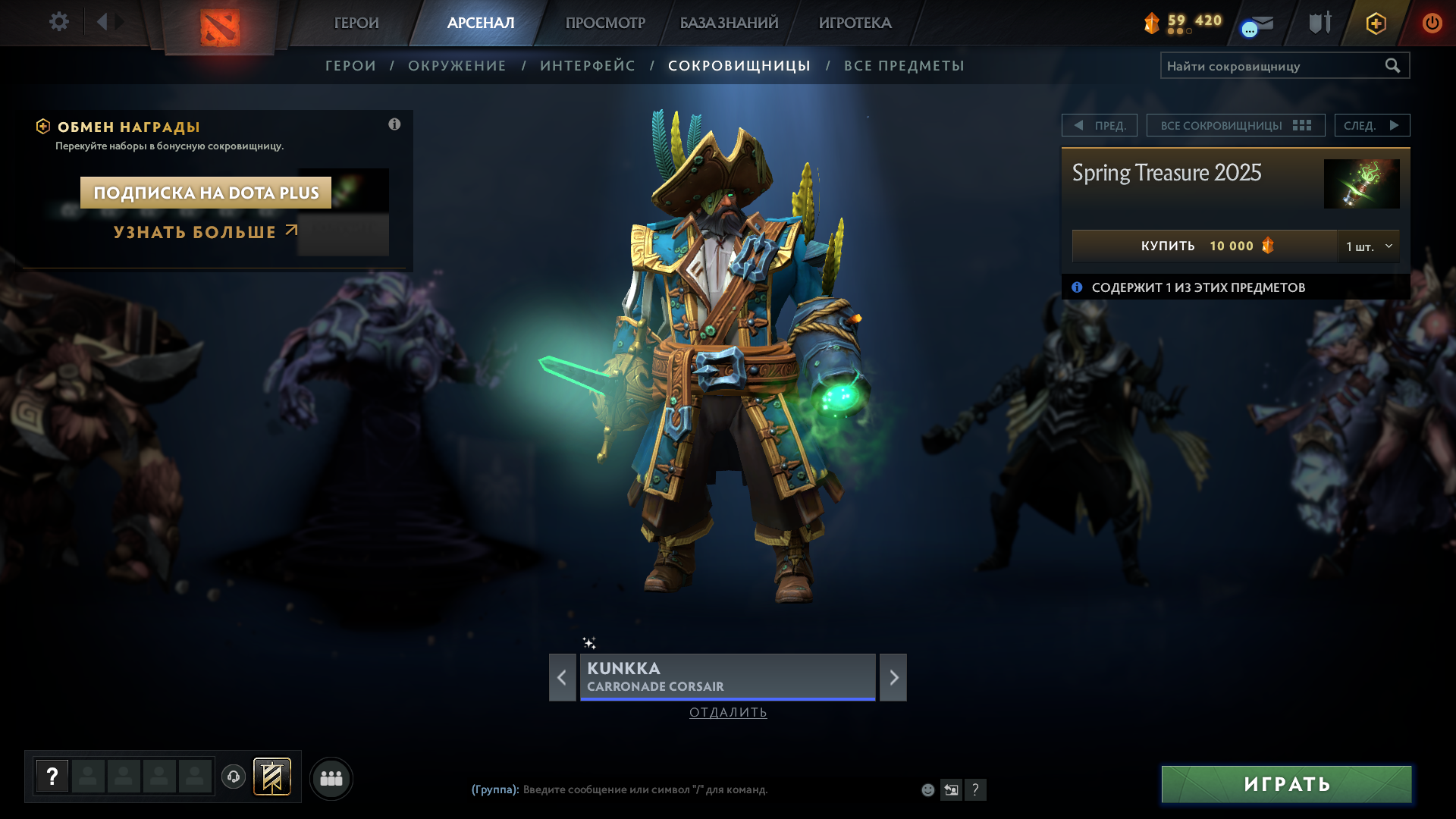
Task: Go to the Герои main tab
Action: tap(356, 23)
